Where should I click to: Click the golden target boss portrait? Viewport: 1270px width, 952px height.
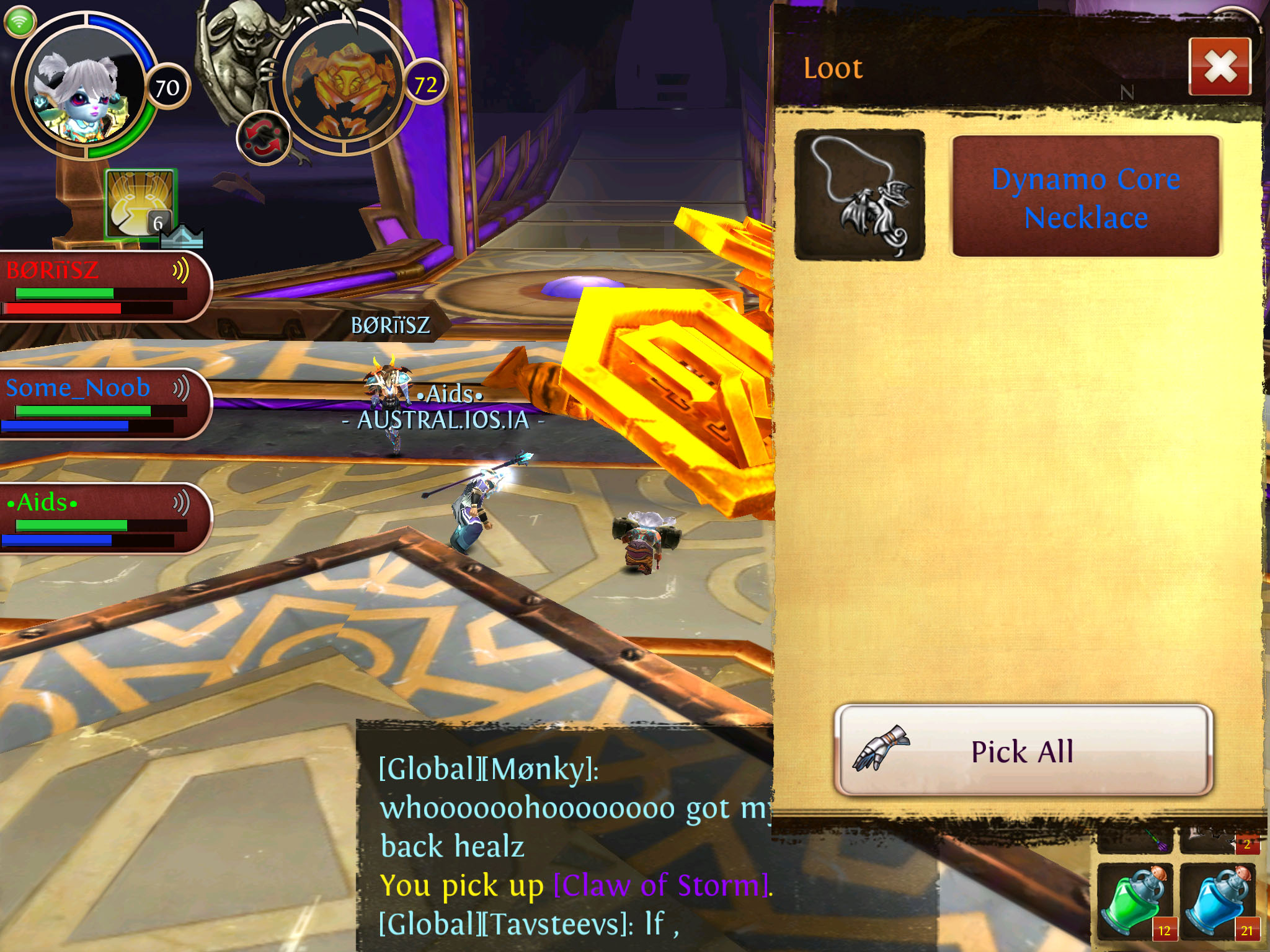(x=343, y=87)
